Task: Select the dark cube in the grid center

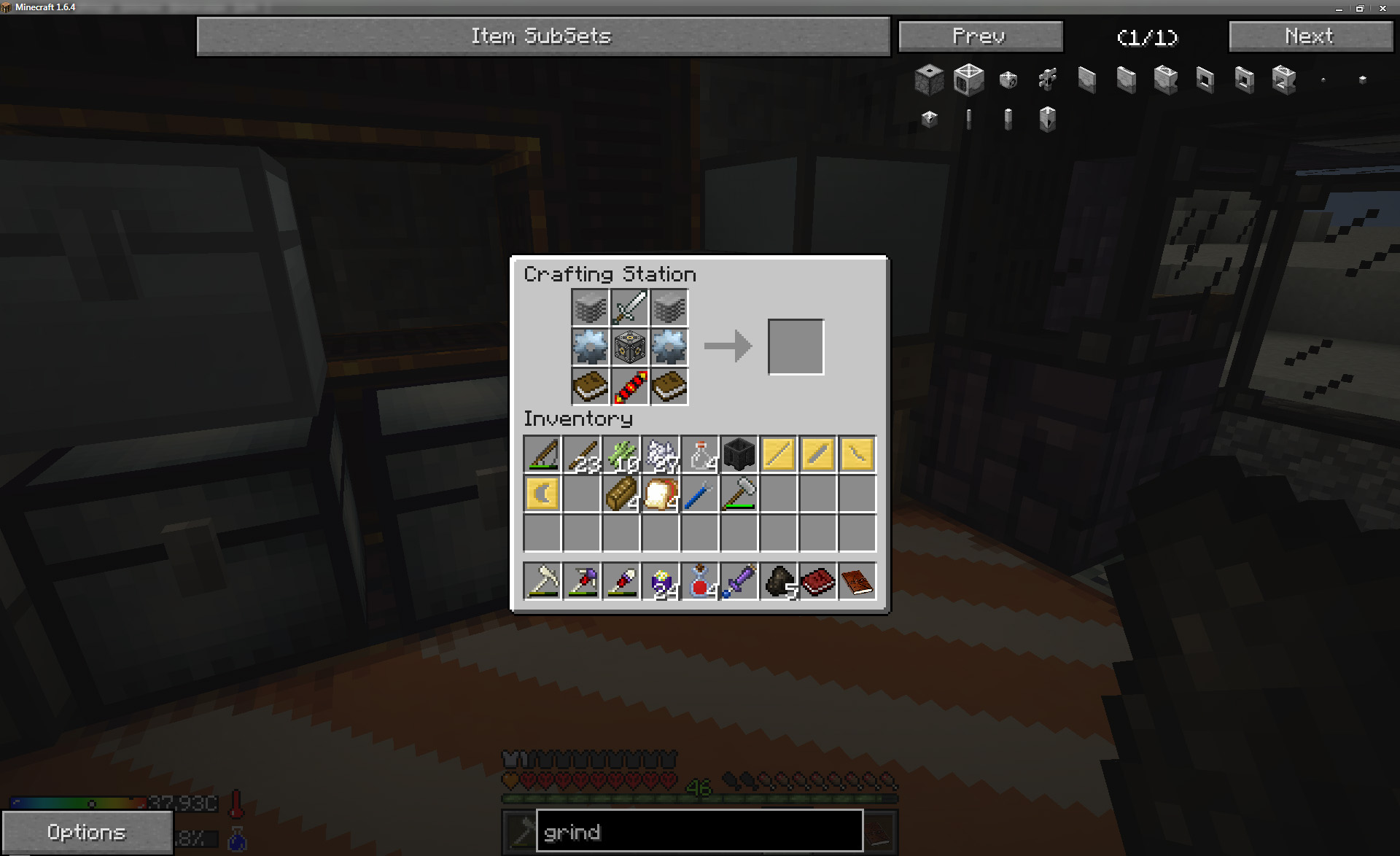Action: tap(629, 347)
